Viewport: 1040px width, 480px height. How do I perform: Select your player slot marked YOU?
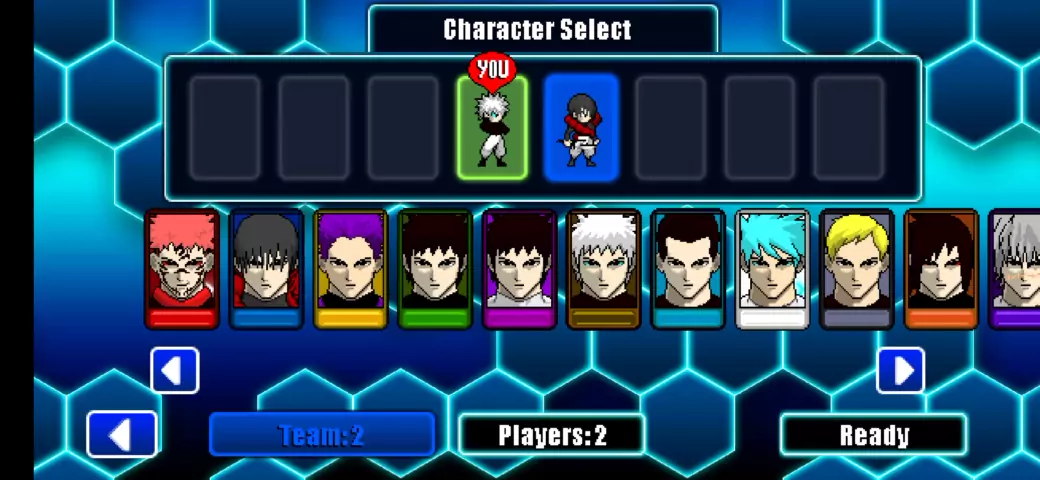pos(492,128)
